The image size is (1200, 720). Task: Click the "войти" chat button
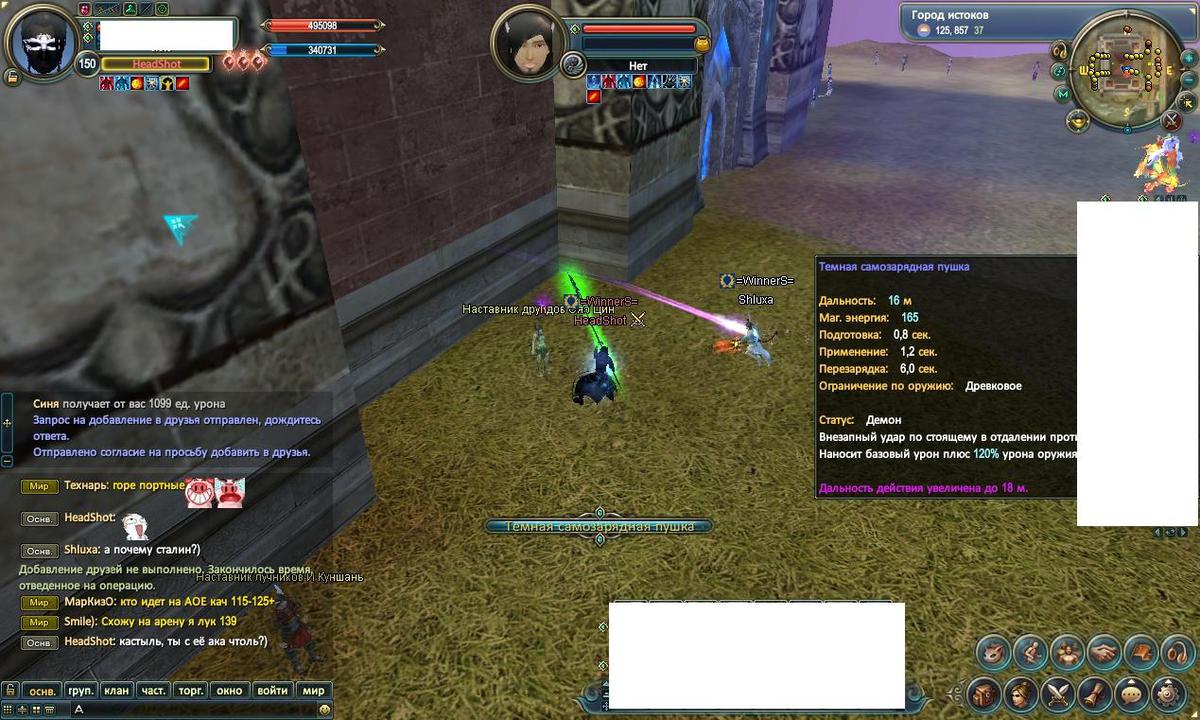point(272,690)
